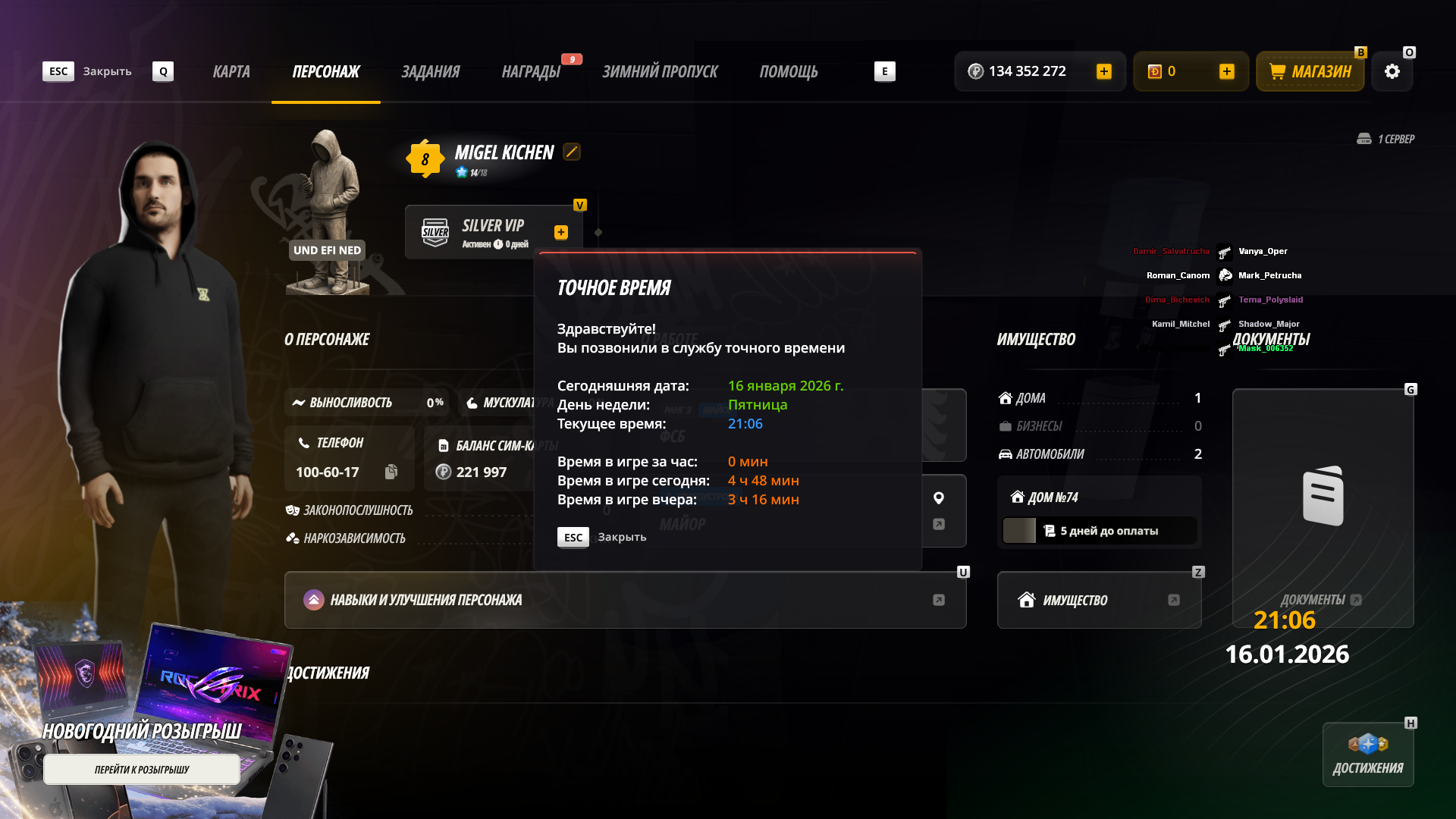This screenshot has height=819, width=1456.
Task: Add rubles with the plus button
Action: click(1104, 71)
